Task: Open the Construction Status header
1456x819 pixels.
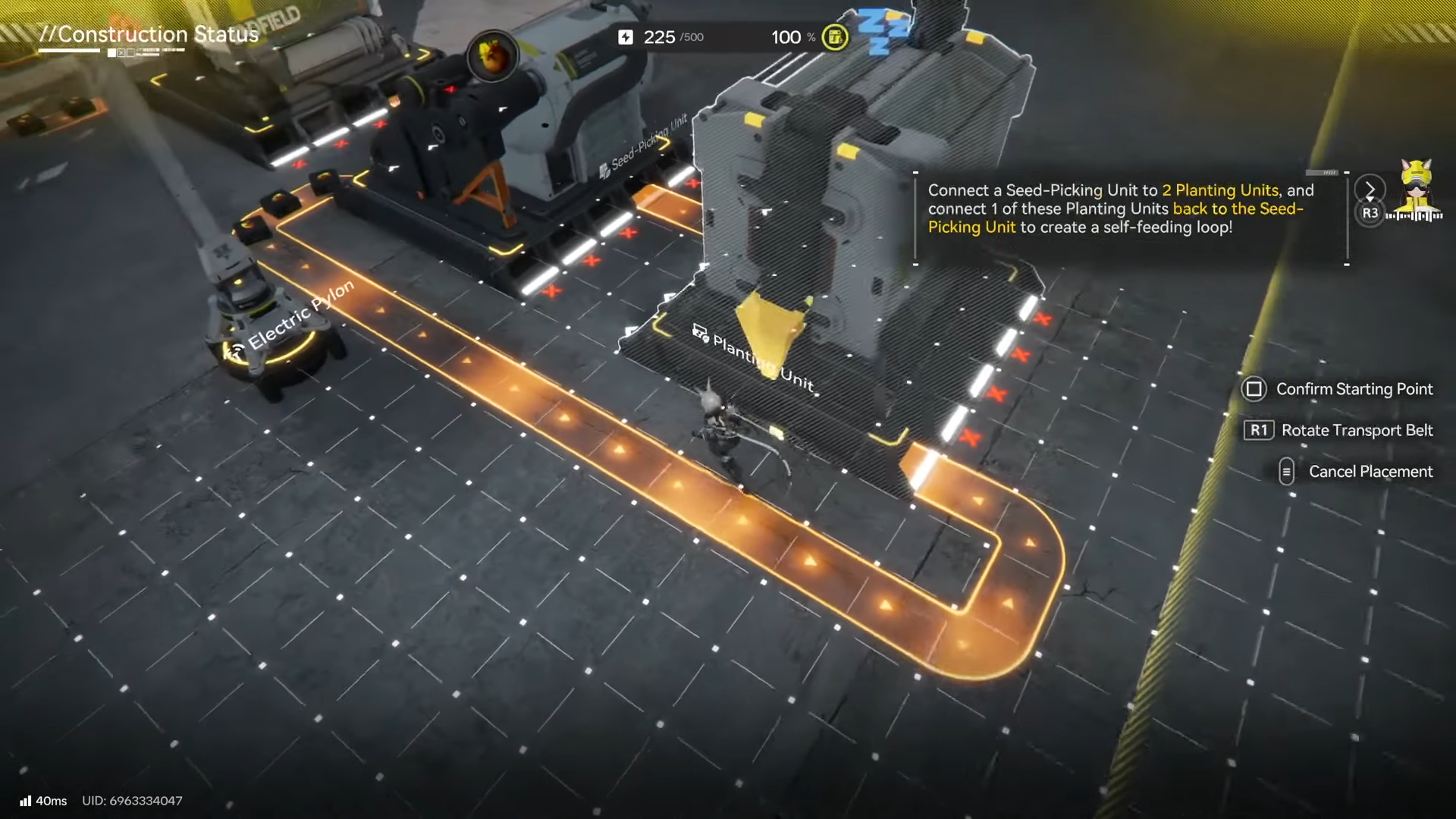Action: point(149,35)
